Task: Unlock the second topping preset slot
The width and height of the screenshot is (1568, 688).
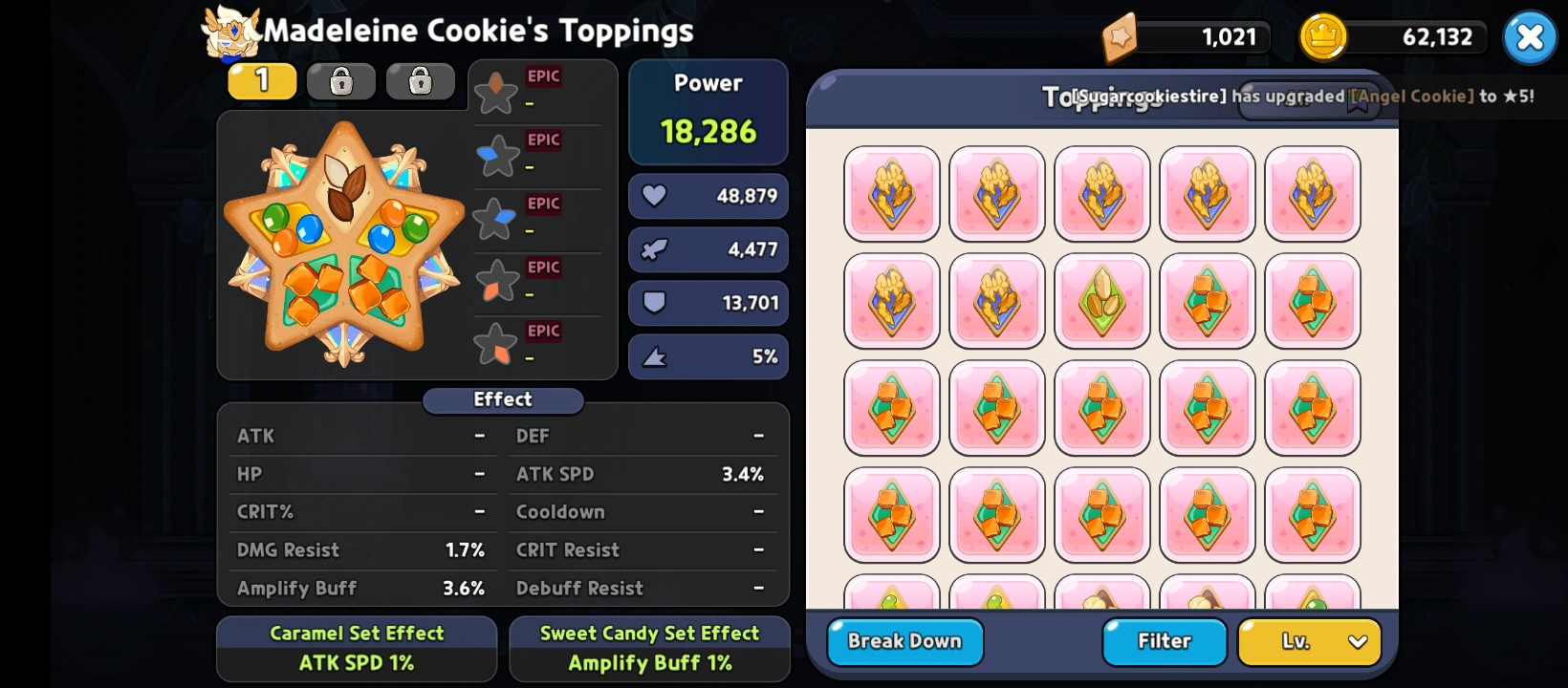Action: [x=340, y=81]
